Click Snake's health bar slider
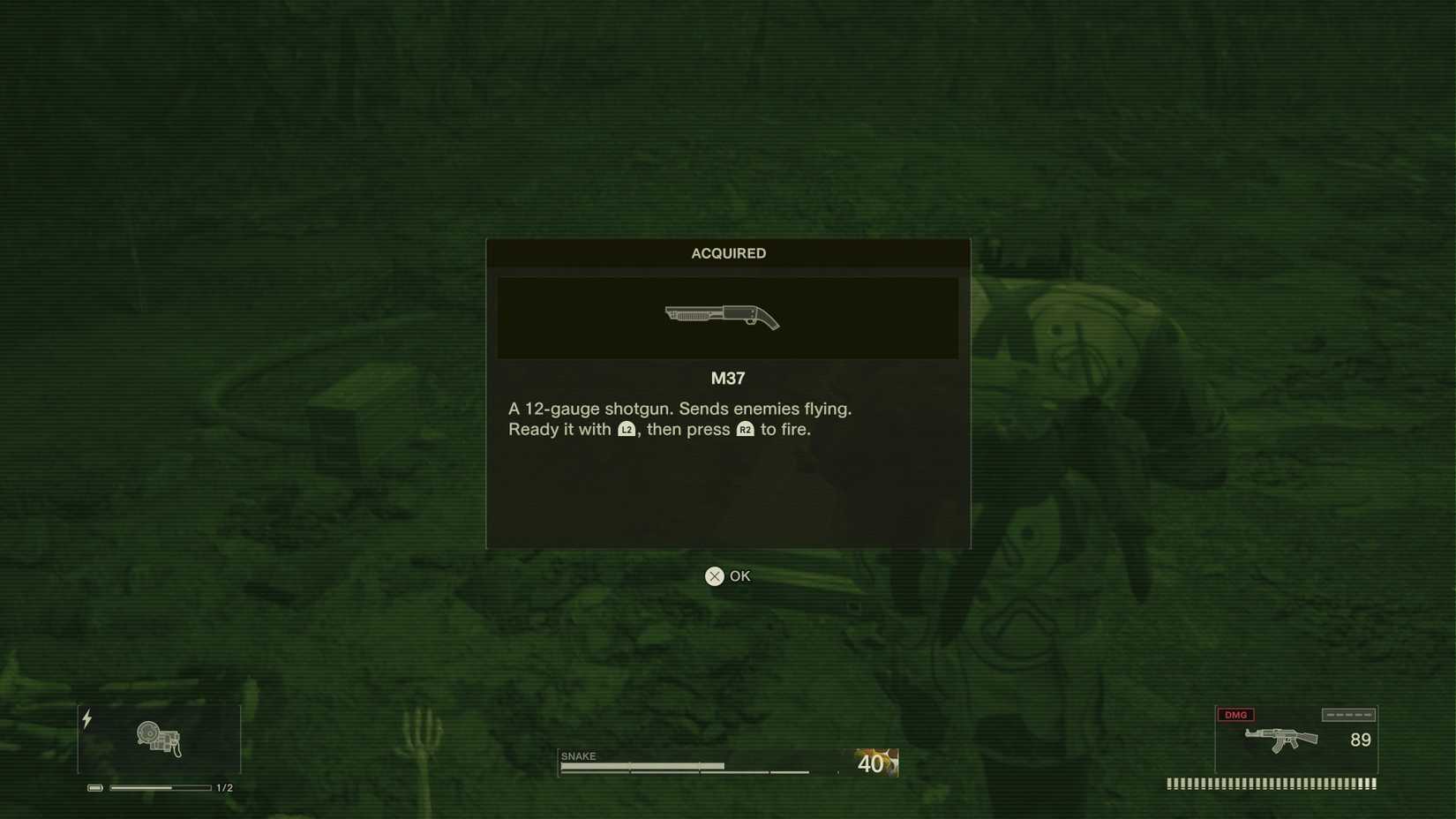 pos(697,764)
